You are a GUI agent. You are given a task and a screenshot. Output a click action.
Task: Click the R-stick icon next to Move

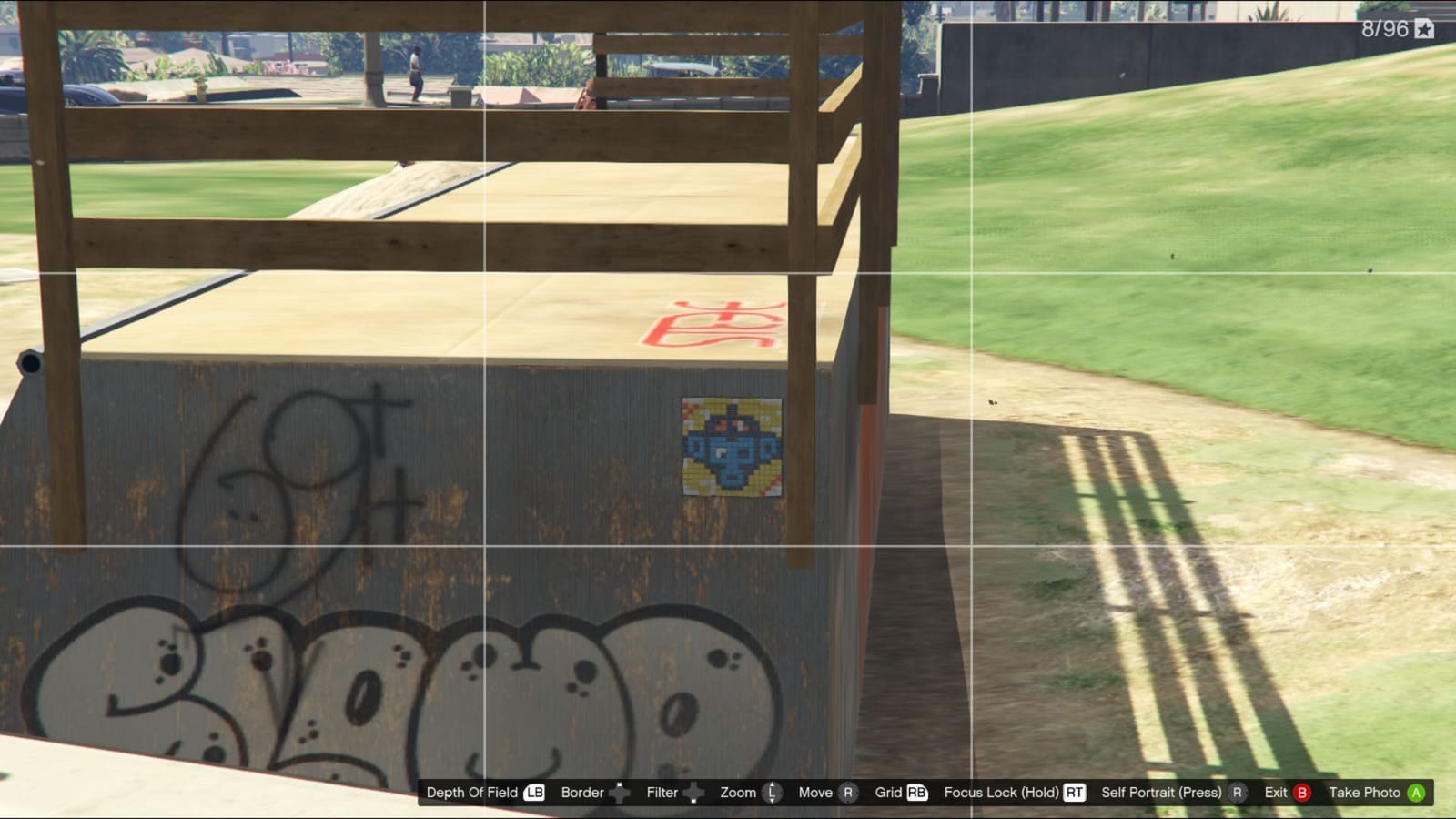coord(846,793)
